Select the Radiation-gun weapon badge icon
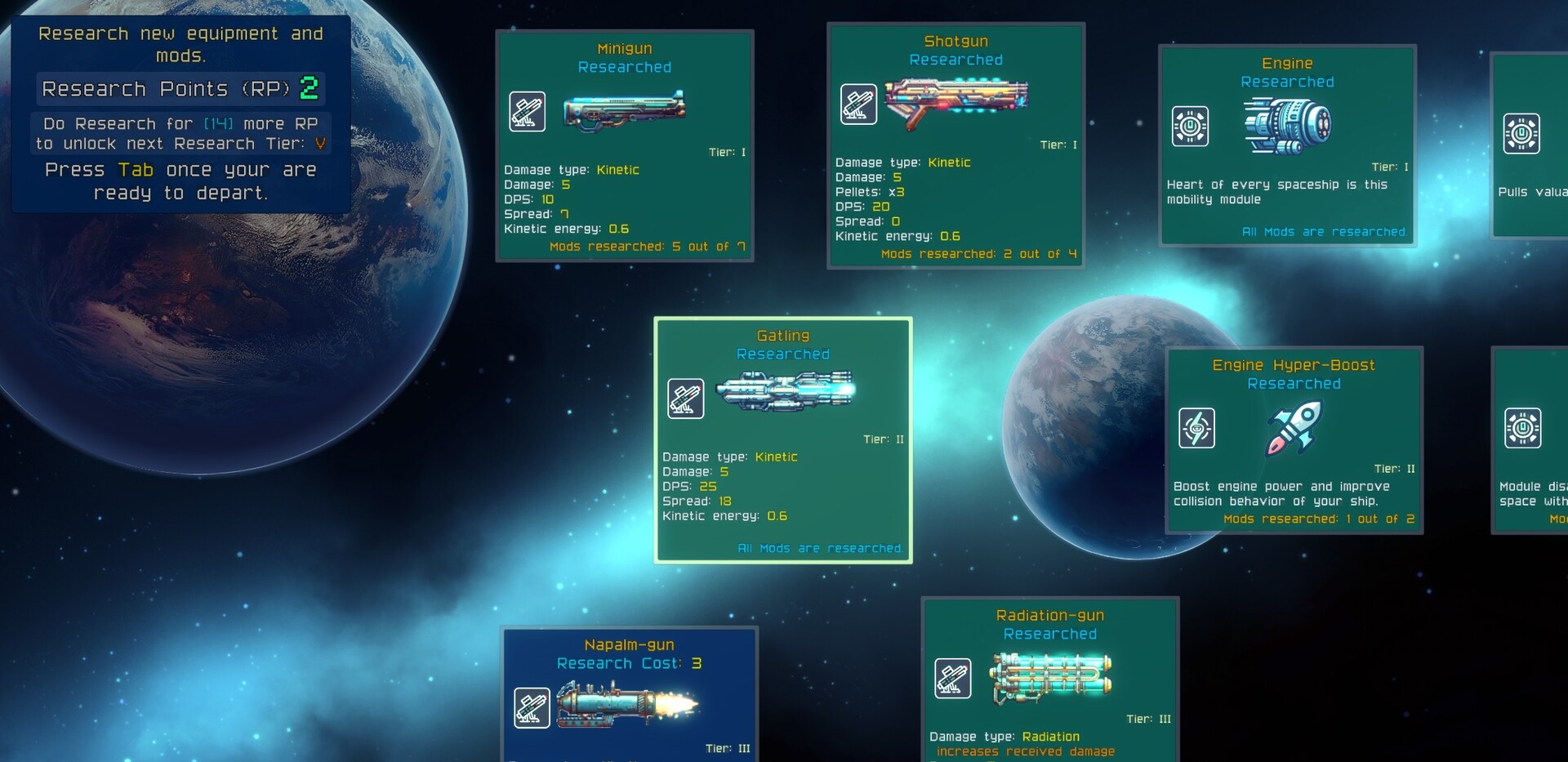The image size is (1568, 762). pos(954,678)
